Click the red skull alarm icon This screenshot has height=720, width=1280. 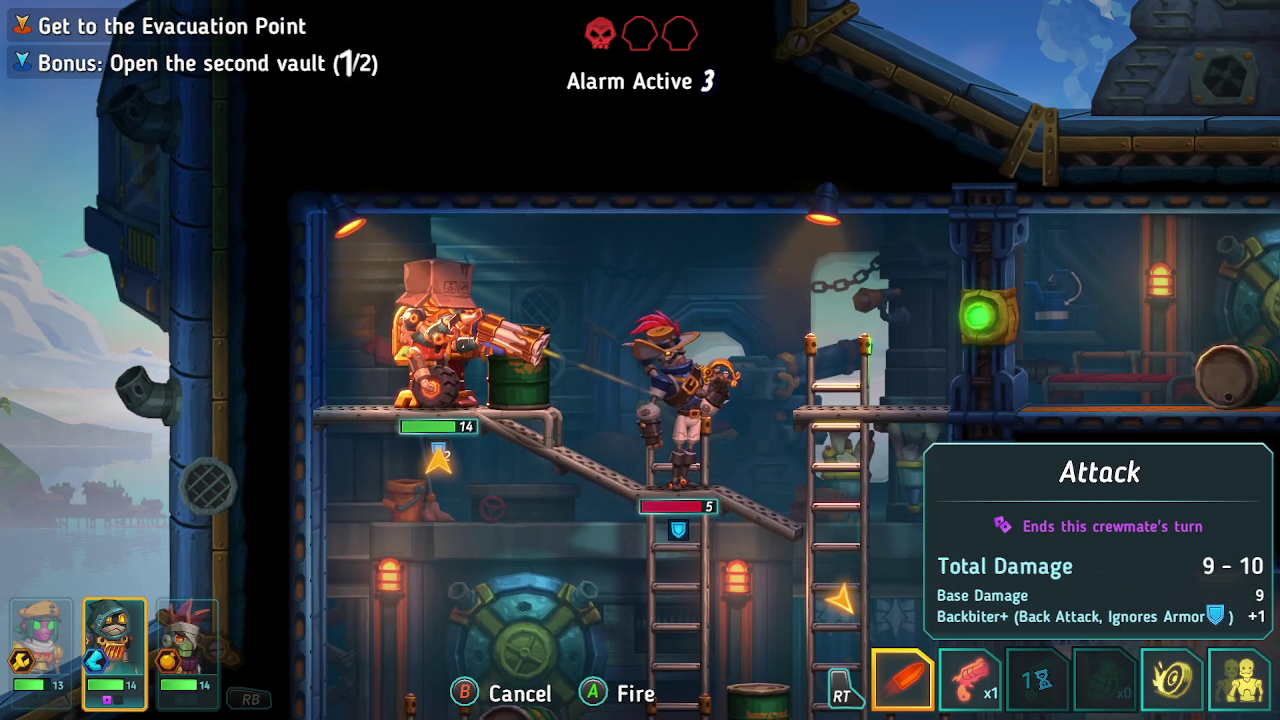pyautogui.click(x=600, y=32)
